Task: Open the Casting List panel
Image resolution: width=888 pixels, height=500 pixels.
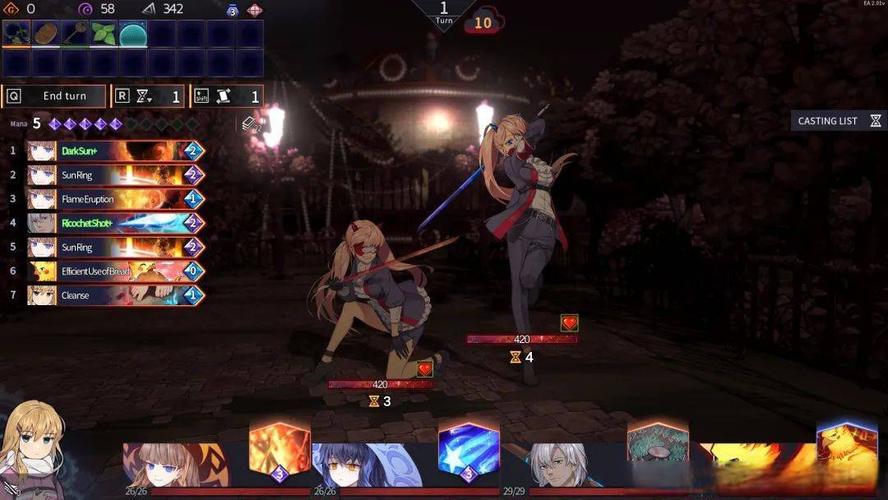Action: (x=837, y=121)
